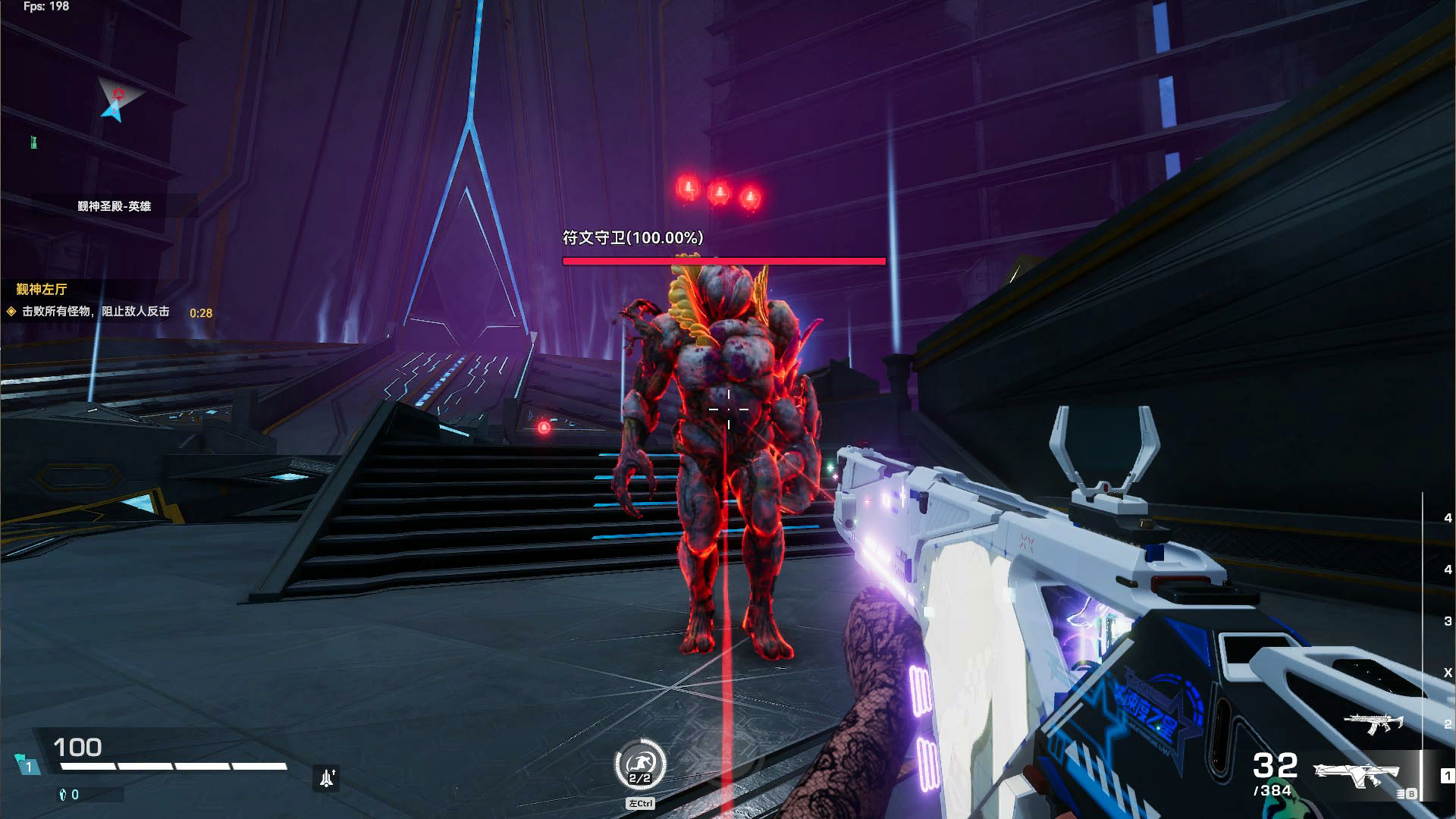Click the fire-mode icon next to the B key label
The height and width of the screenshot is (819, 1456).
[x=1399, y=792]
